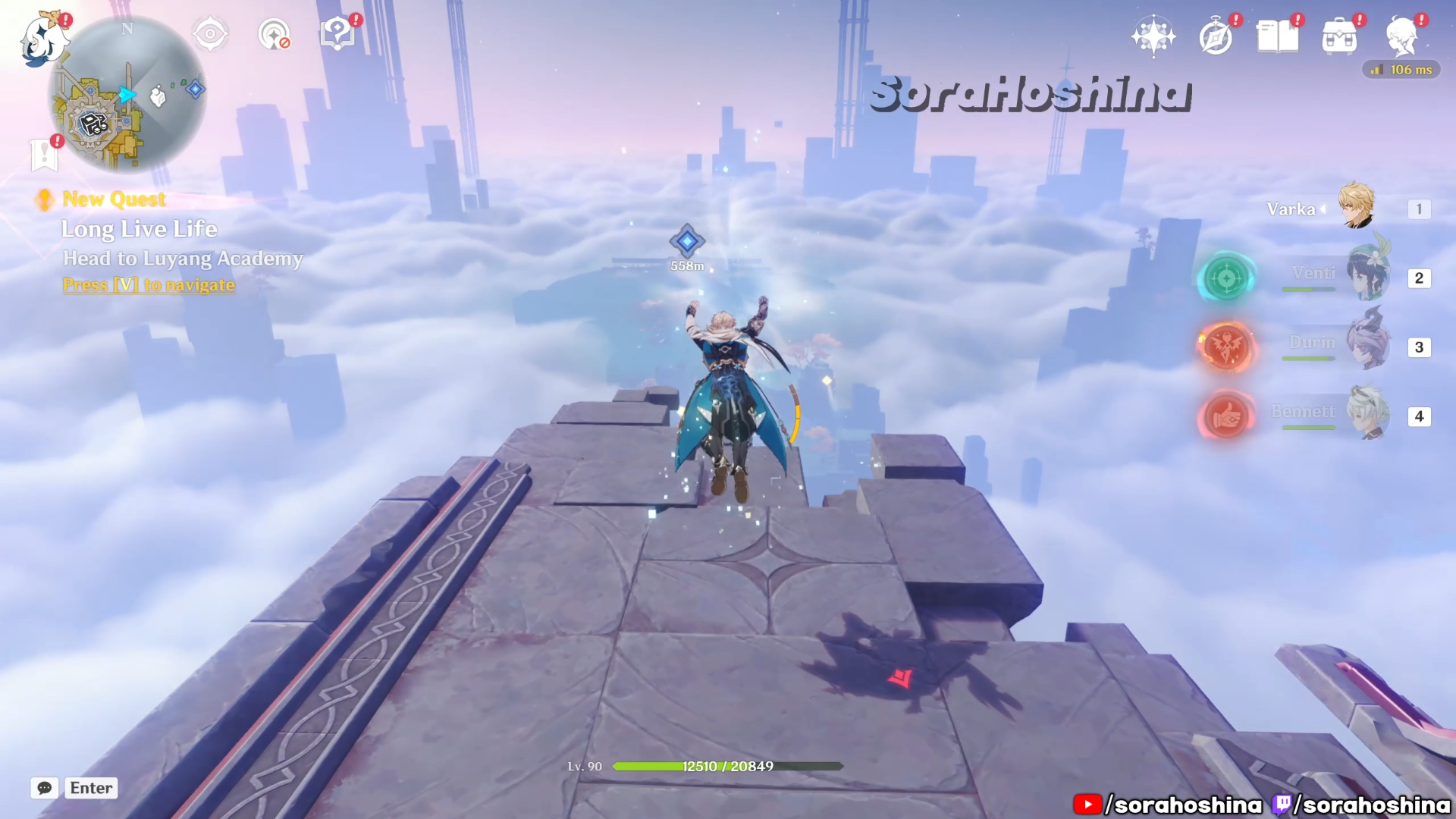Click the blue quest marker on minimap
Image resolution: width=1456 pixels, height=819 pixels.
pyautogui.click(x=196, y=89)
